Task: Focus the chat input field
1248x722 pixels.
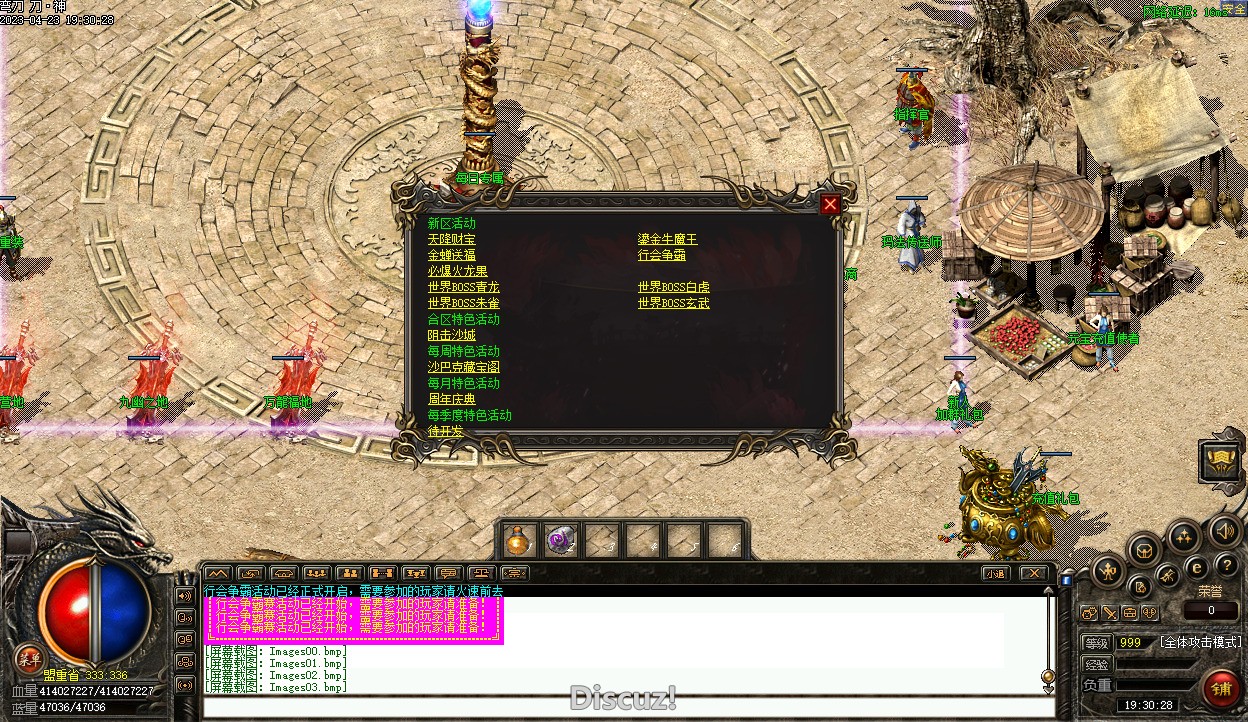Action: 620,706
